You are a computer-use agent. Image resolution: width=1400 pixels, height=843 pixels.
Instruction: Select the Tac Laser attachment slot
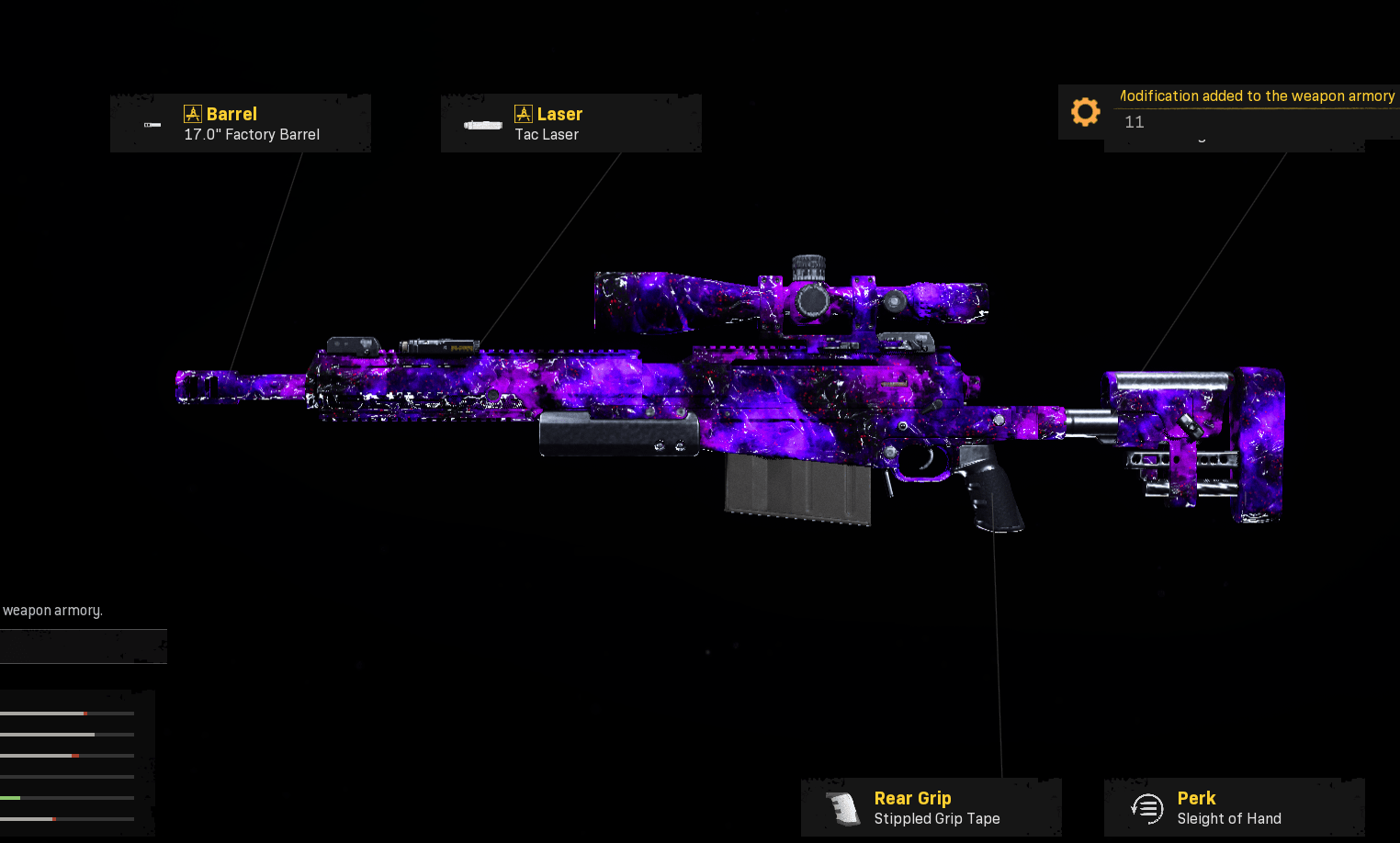(x=570, y=123)
